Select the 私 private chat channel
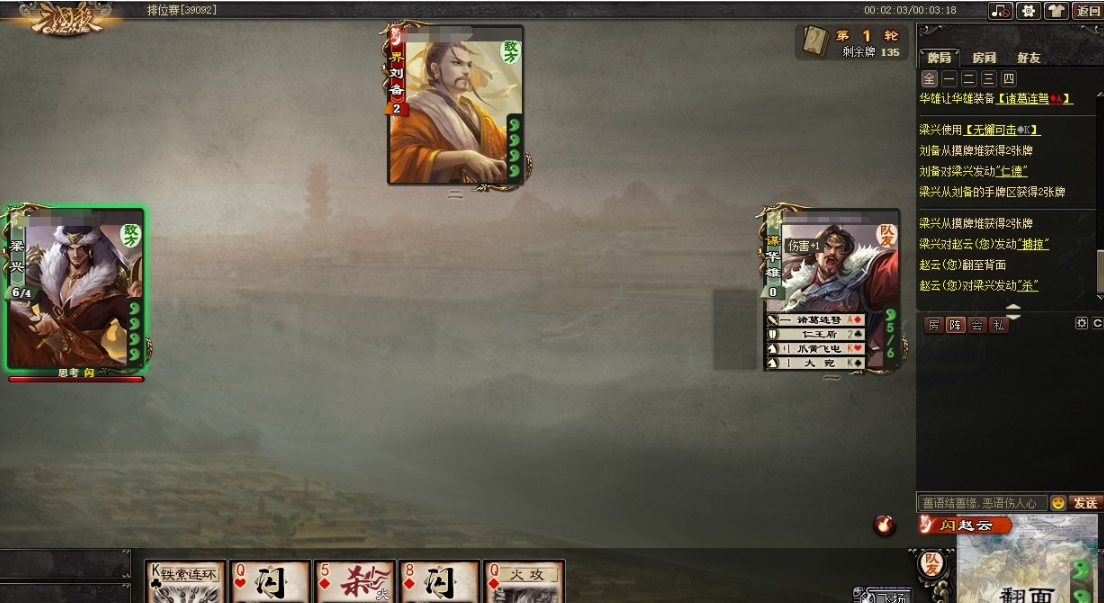 click(998, 325)
